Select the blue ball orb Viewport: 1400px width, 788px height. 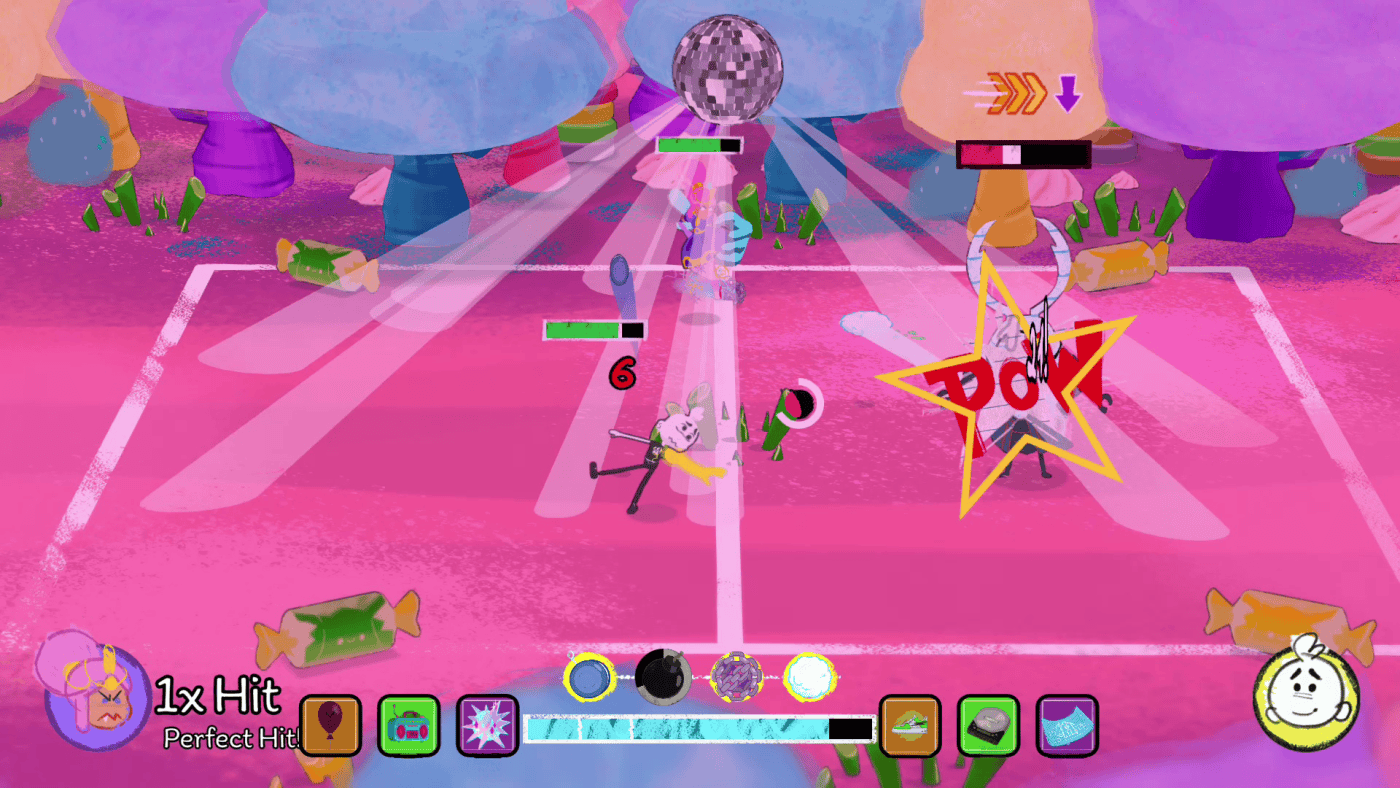589,678
